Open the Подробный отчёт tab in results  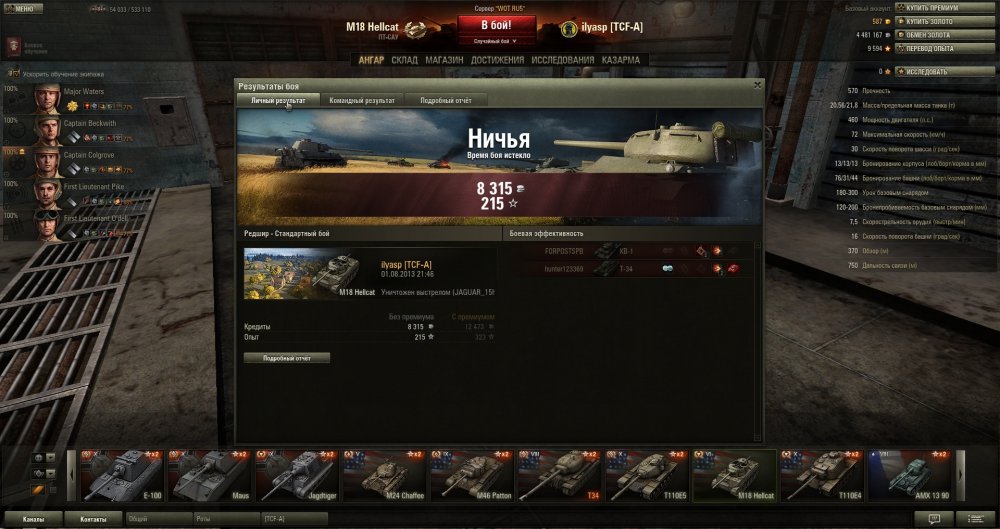tap(447, 100)
